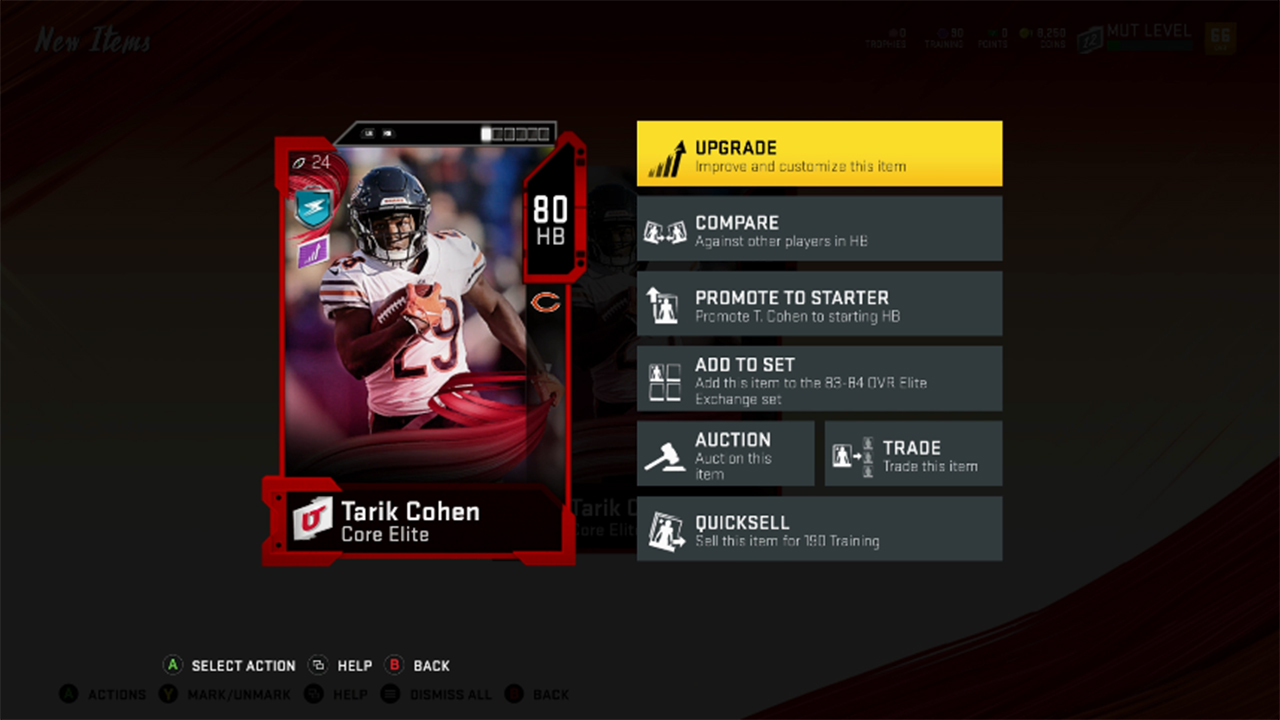
Task: Click the MUT Level progress bar
Action: pyautogui.click(x=1148, y=44)
